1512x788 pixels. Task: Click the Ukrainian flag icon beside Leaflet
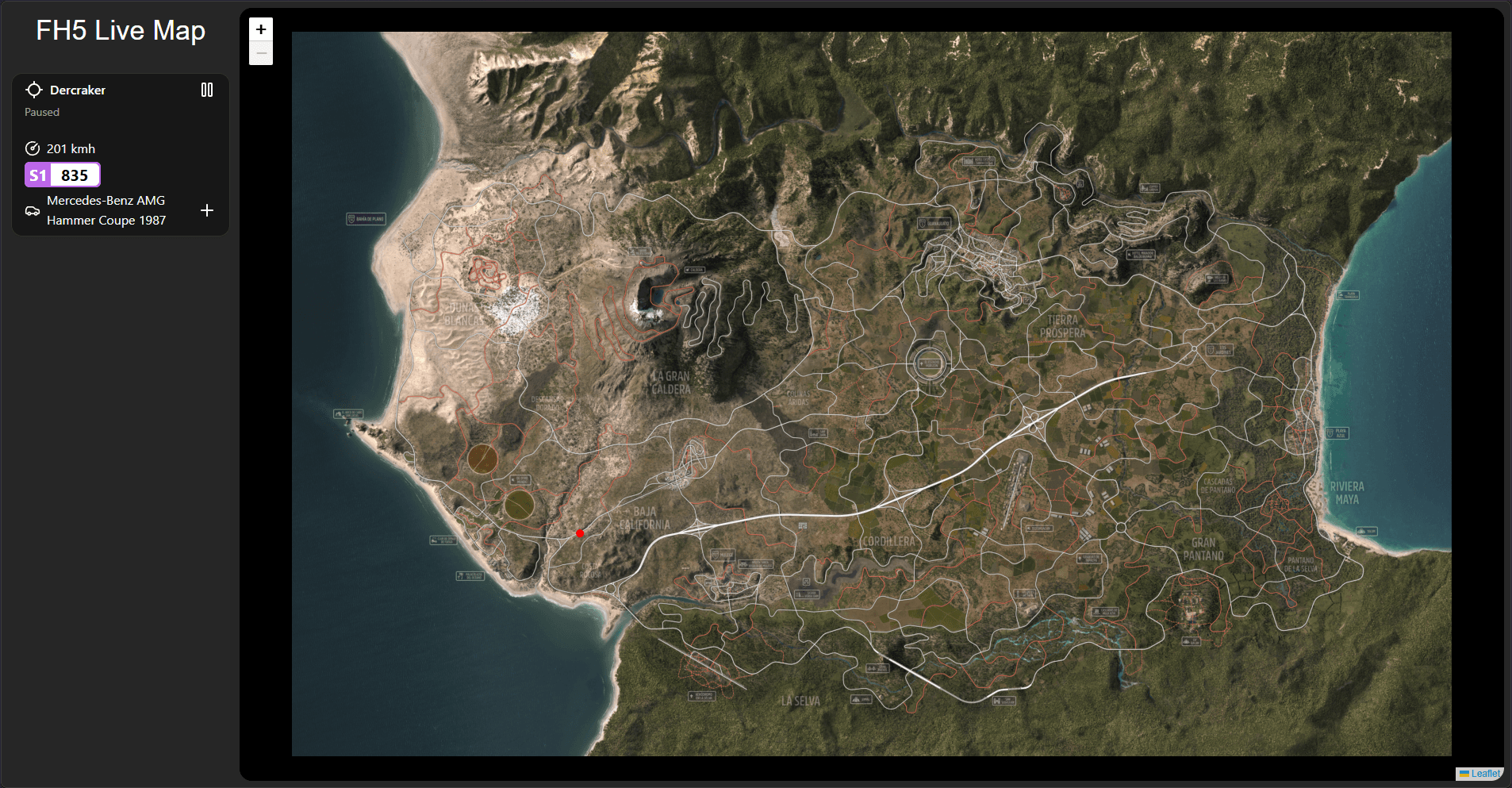(x=1464, y=773)
